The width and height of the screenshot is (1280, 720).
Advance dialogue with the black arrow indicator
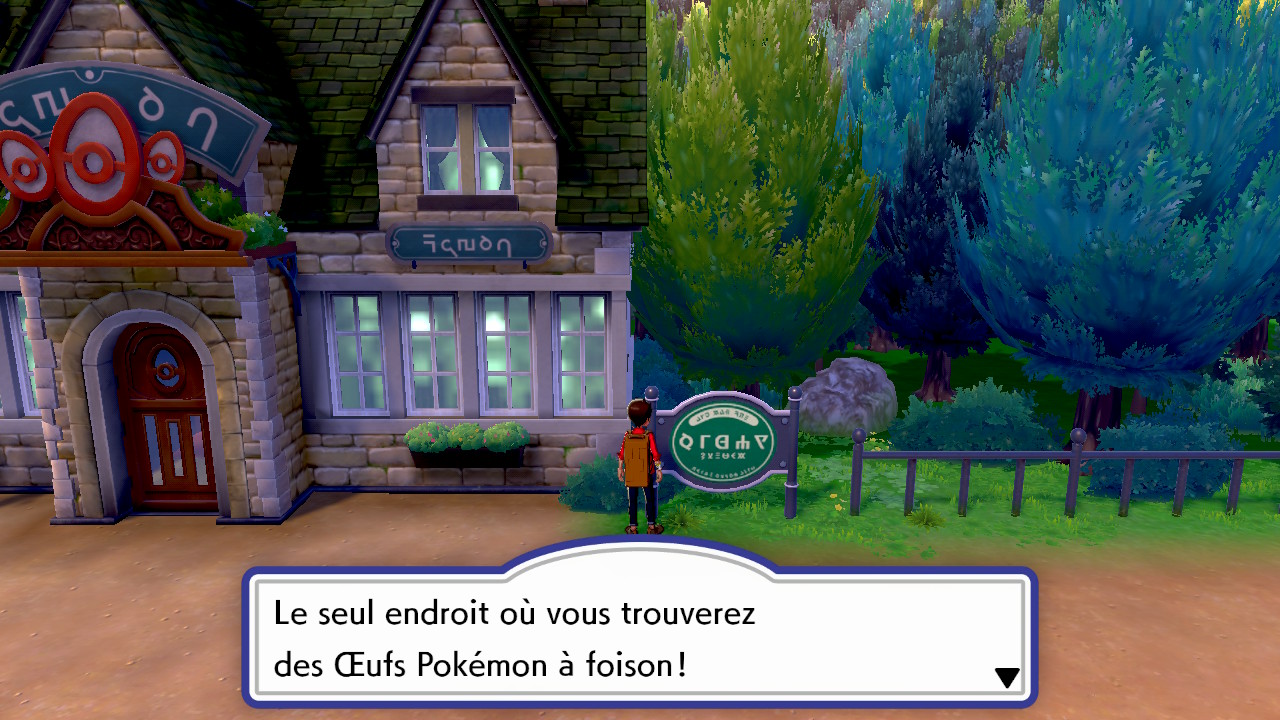[x=1007, y=678]
